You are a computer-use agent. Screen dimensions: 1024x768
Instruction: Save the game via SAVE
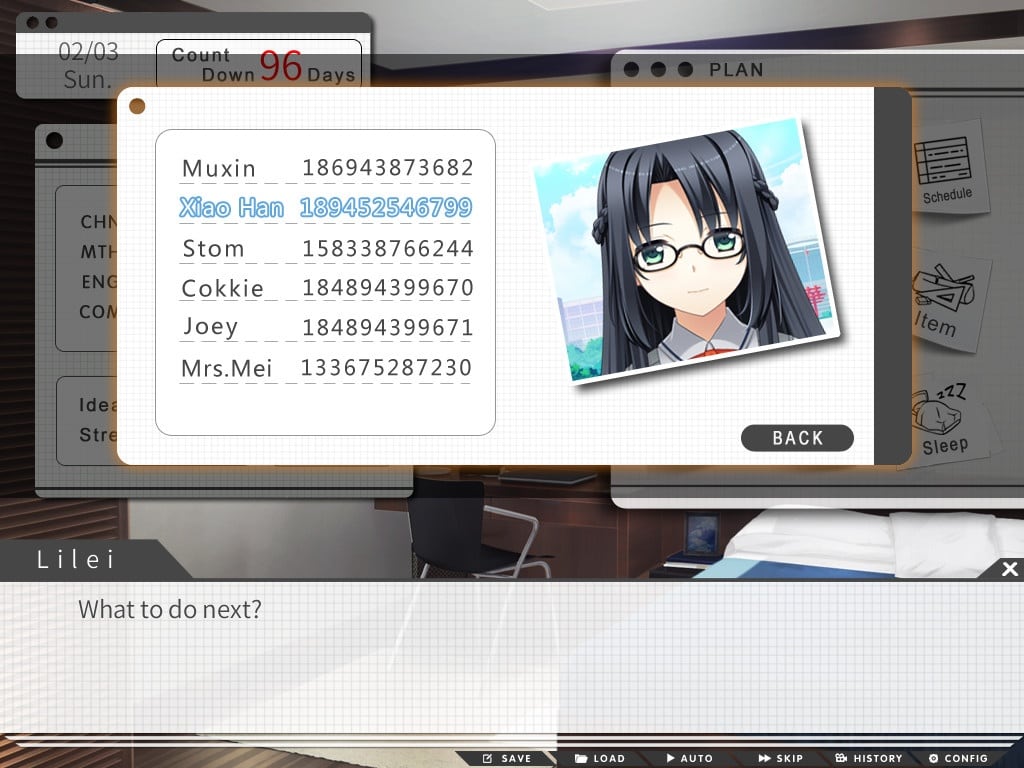pyautogui.click(x=507, y=758)
